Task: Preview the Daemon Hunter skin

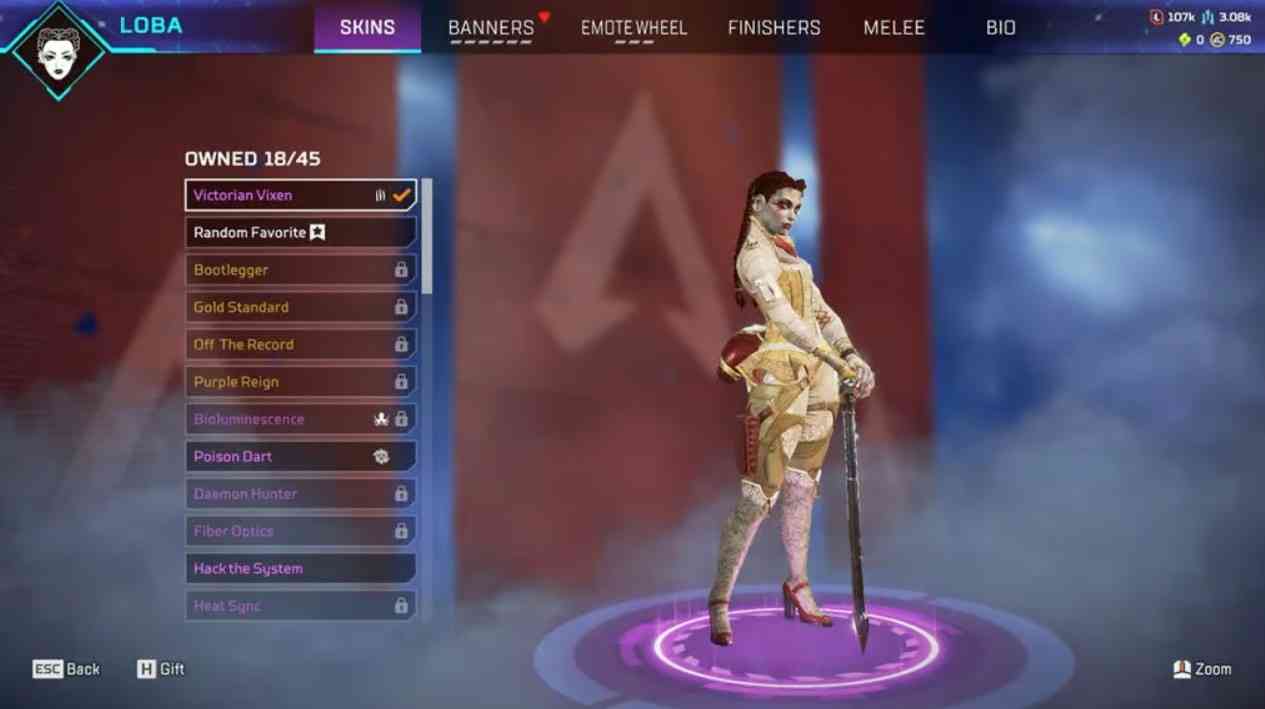Action: (300, 494)
